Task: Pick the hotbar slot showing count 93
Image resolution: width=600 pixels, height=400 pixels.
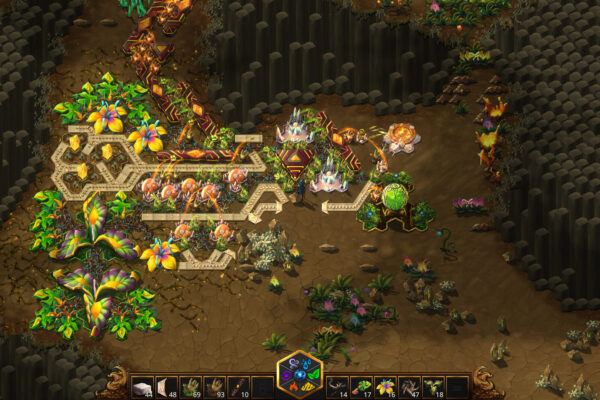Action: tap(215, 385)
